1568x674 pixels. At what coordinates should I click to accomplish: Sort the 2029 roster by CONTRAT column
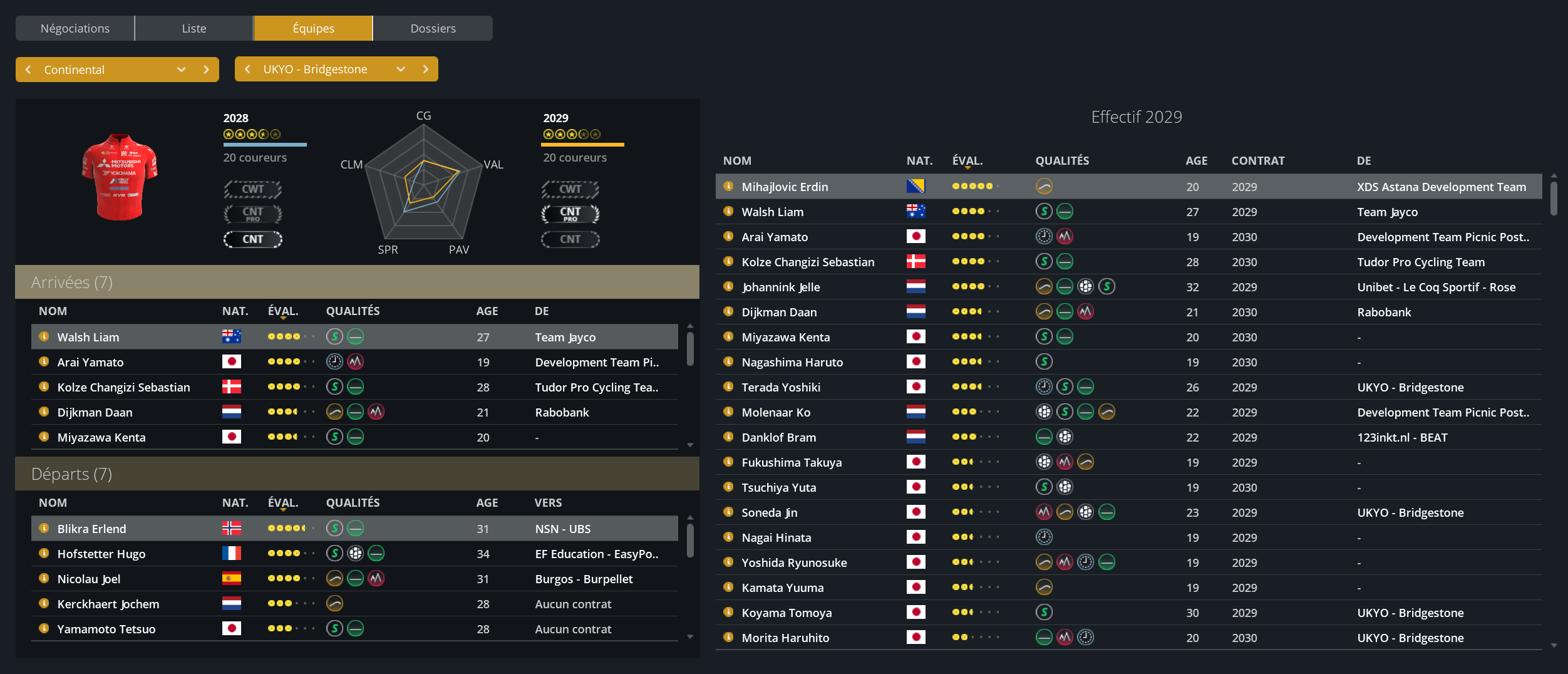1257,160
